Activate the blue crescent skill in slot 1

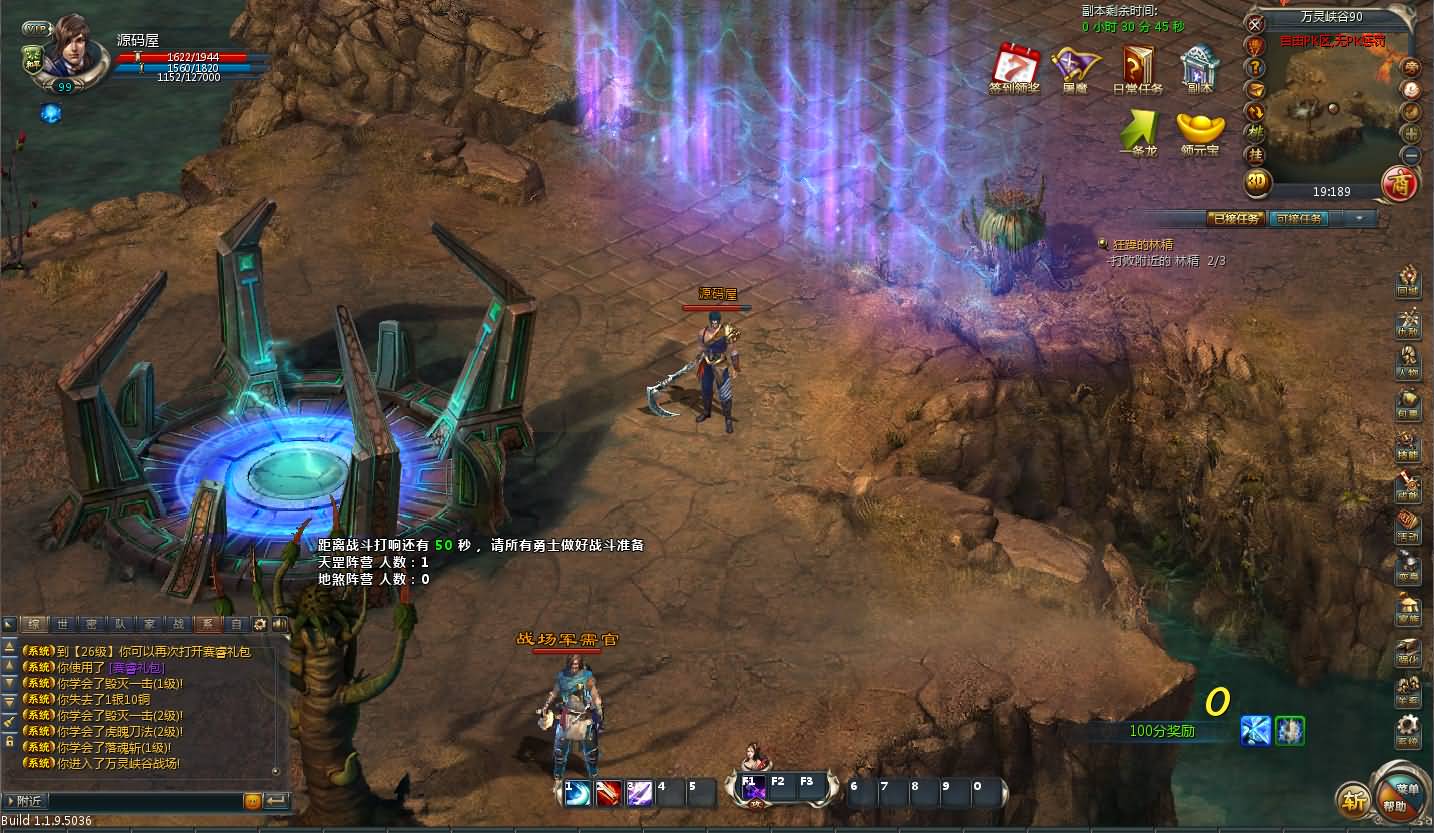[578, 792]
